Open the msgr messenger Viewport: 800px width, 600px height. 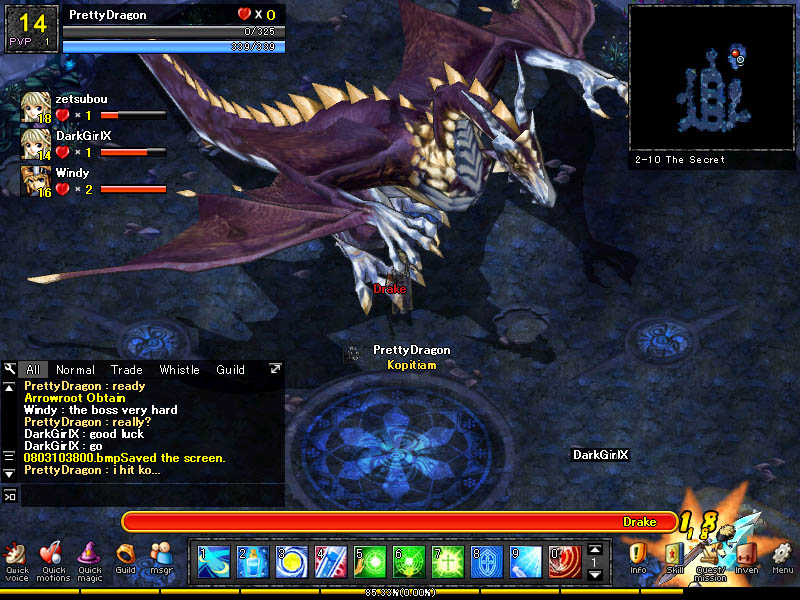pyautogui.click(x=161, y=557)
